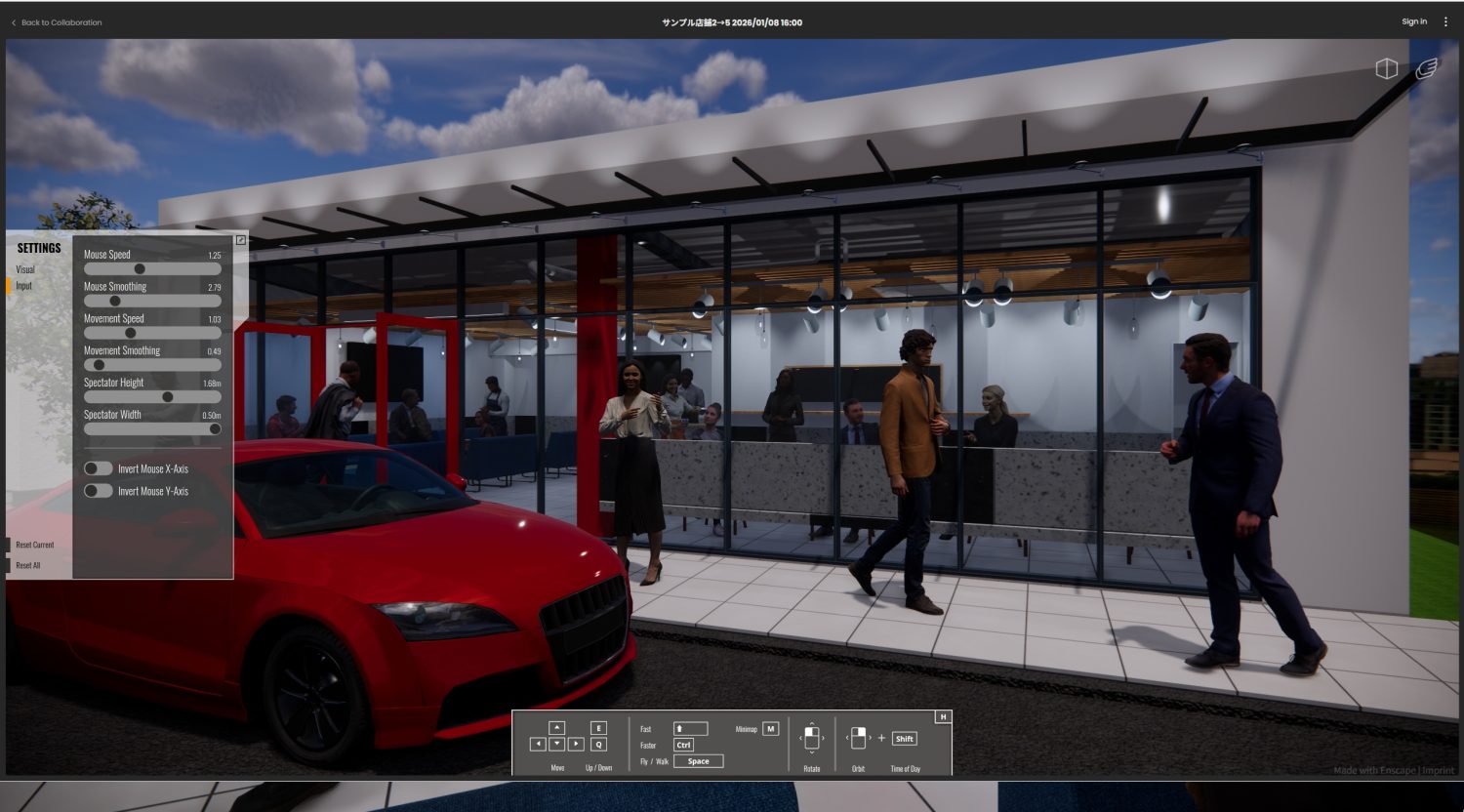The width and height of the screenshot is (1464, 812).
Task: Toggle Invert Mouse X-Axis
Action: pyautogui.click(x=99, y=468)
